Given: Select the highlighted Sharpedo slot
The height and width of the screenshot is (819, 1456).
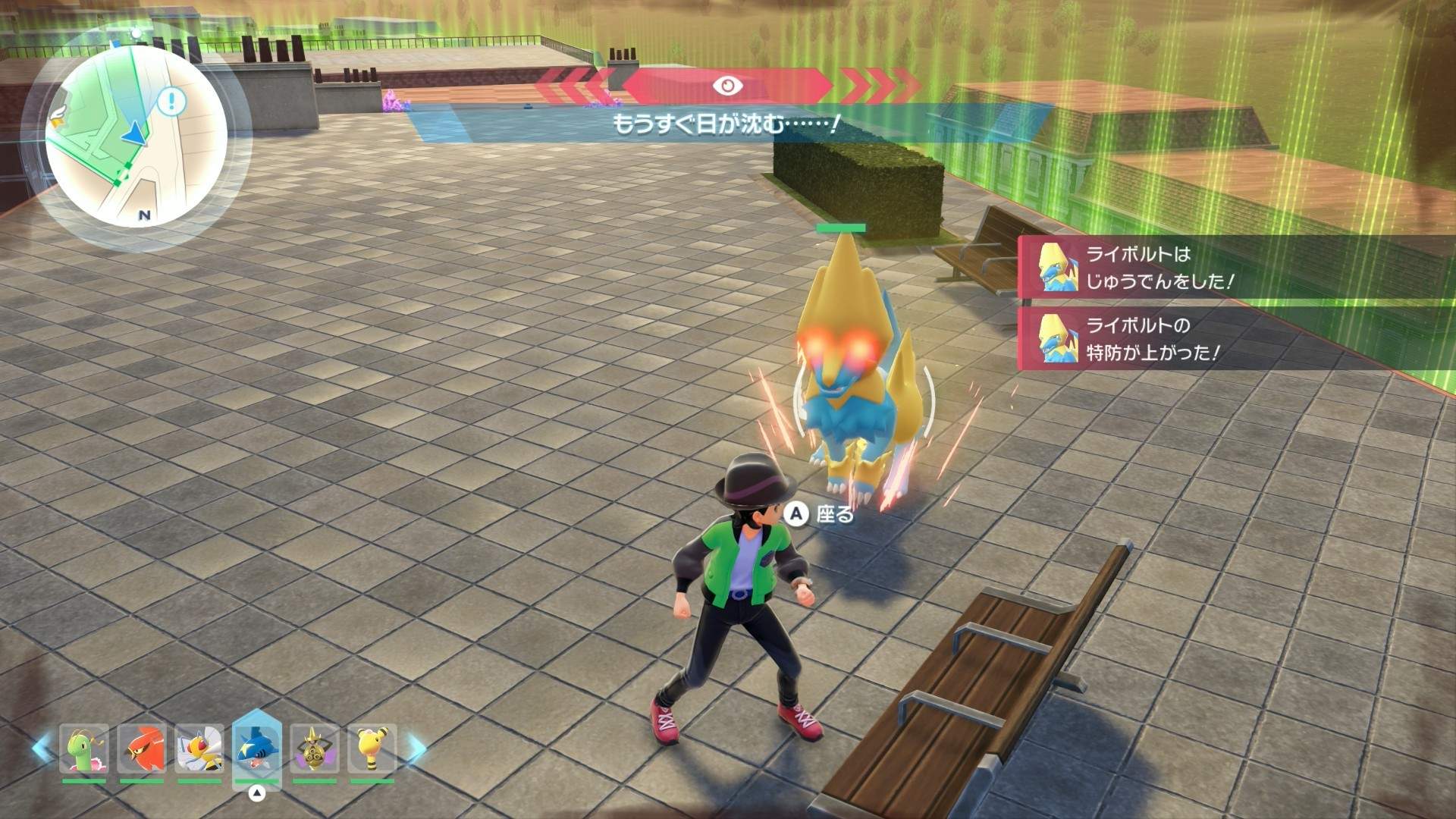Looking at the screenshot, I should pyautogui.click(x=257, y=747).
